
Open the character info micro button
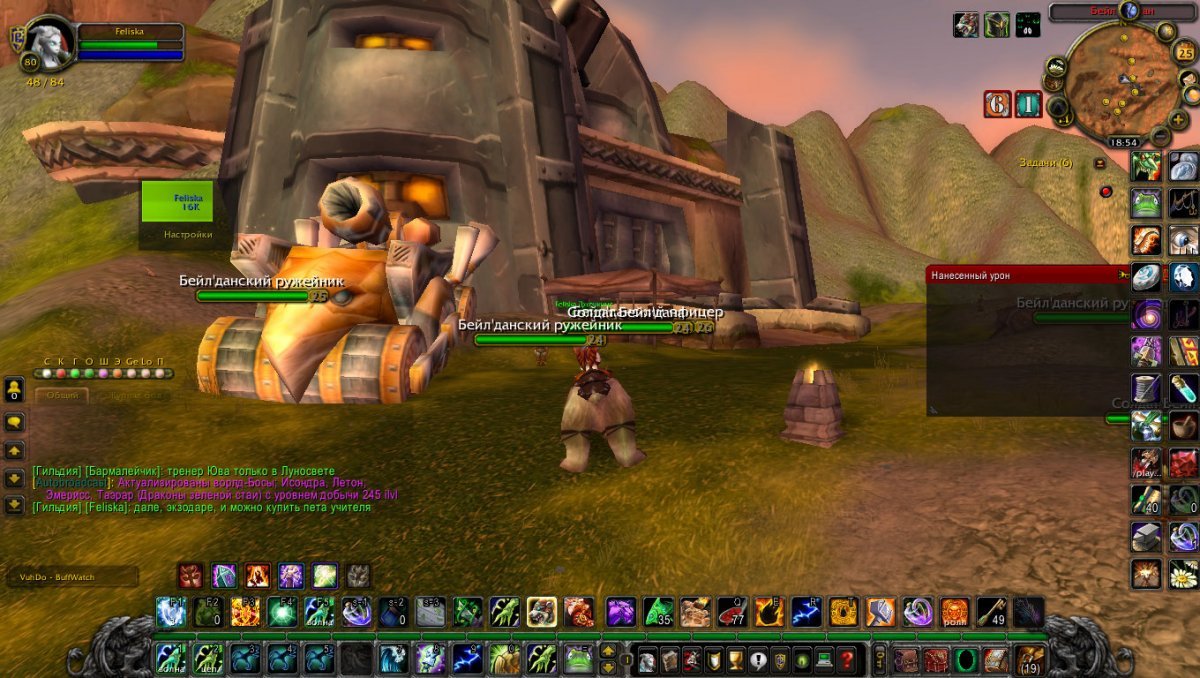646,660
